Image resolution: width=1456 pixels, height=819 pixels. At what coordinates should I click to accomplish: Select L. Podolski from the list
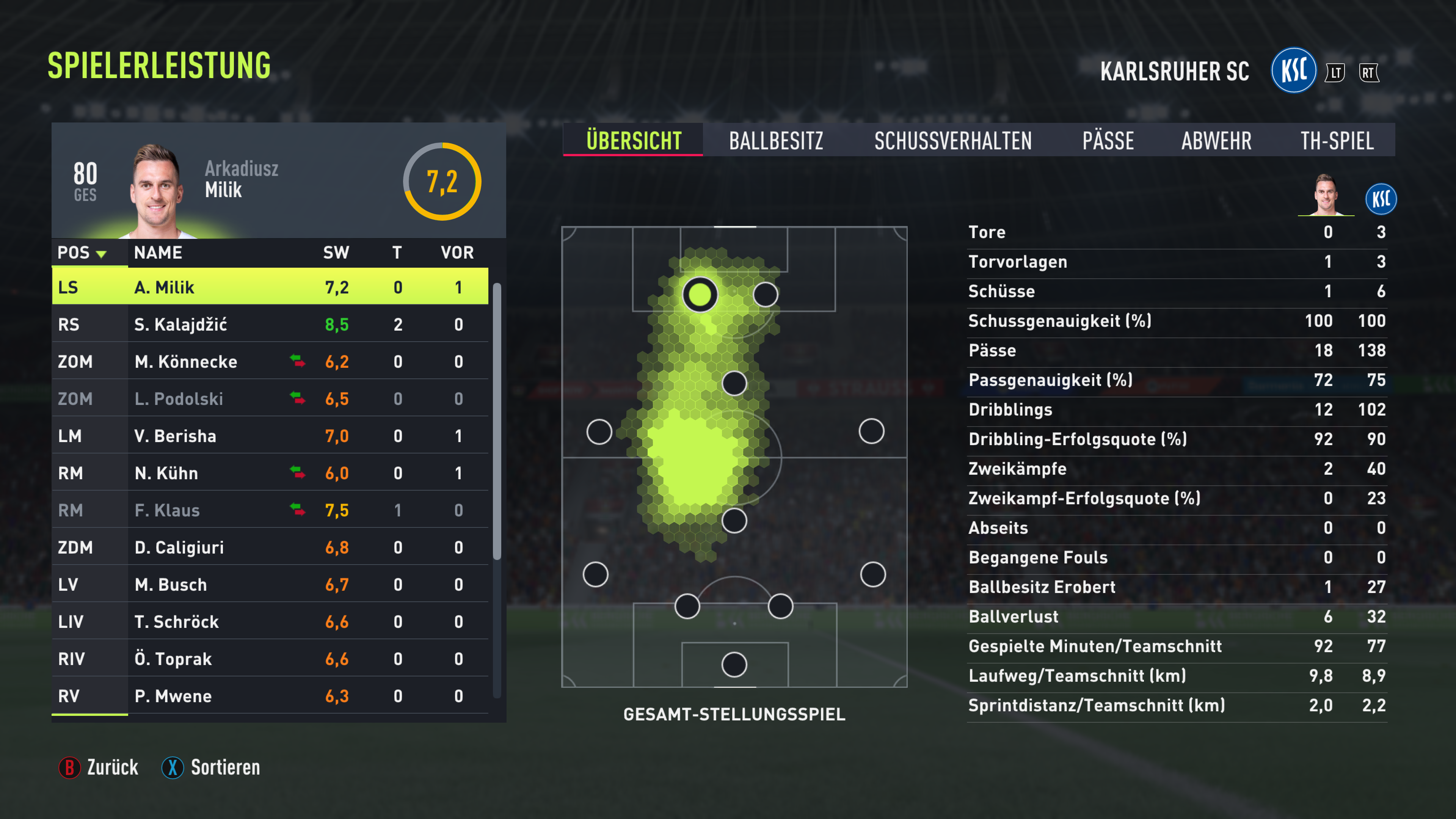pyautogui.click(x=270, y=399)
